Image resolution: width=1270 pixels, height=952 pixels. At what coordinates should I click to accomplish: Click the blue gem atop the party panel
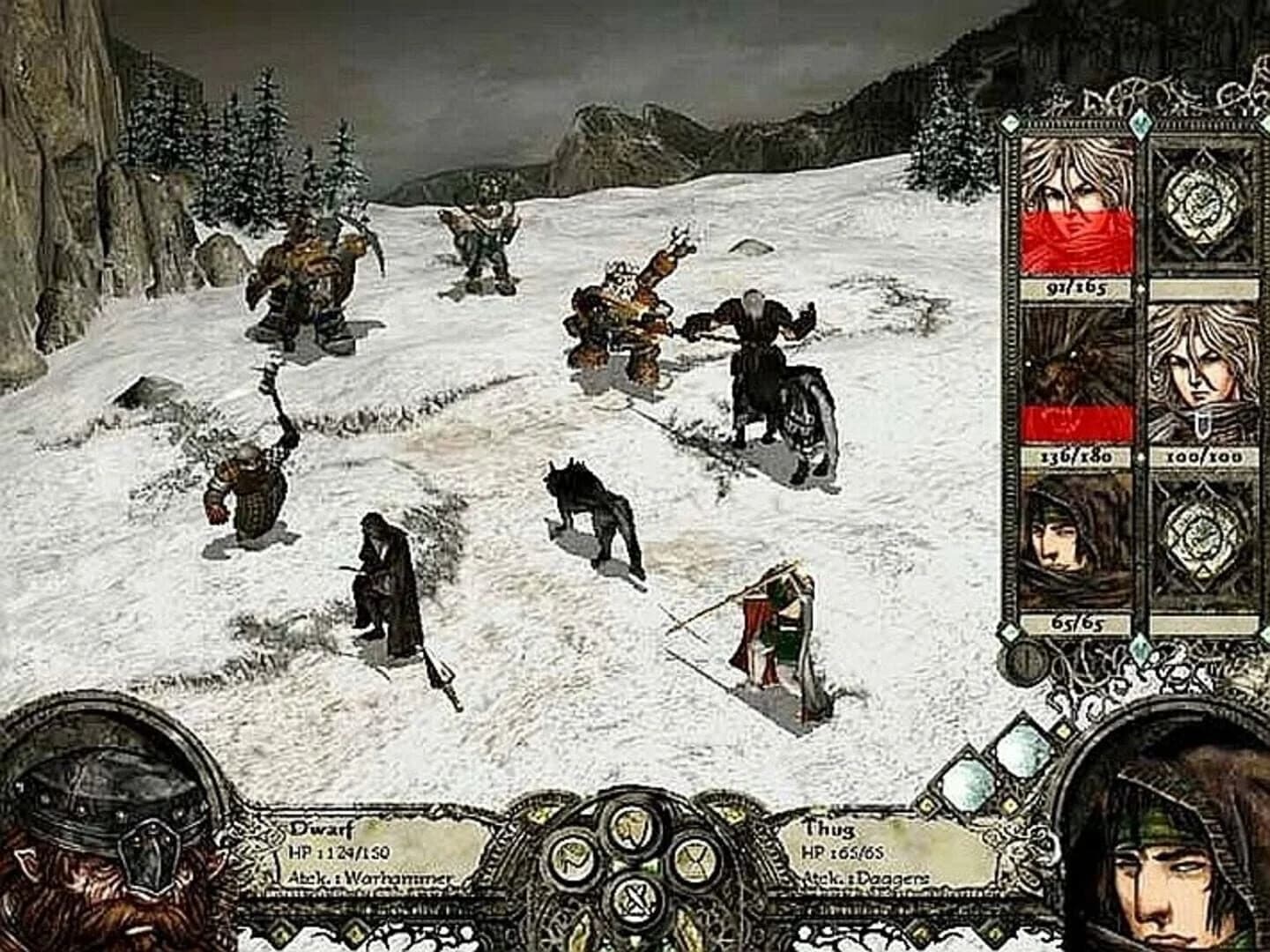[1141, 123]
